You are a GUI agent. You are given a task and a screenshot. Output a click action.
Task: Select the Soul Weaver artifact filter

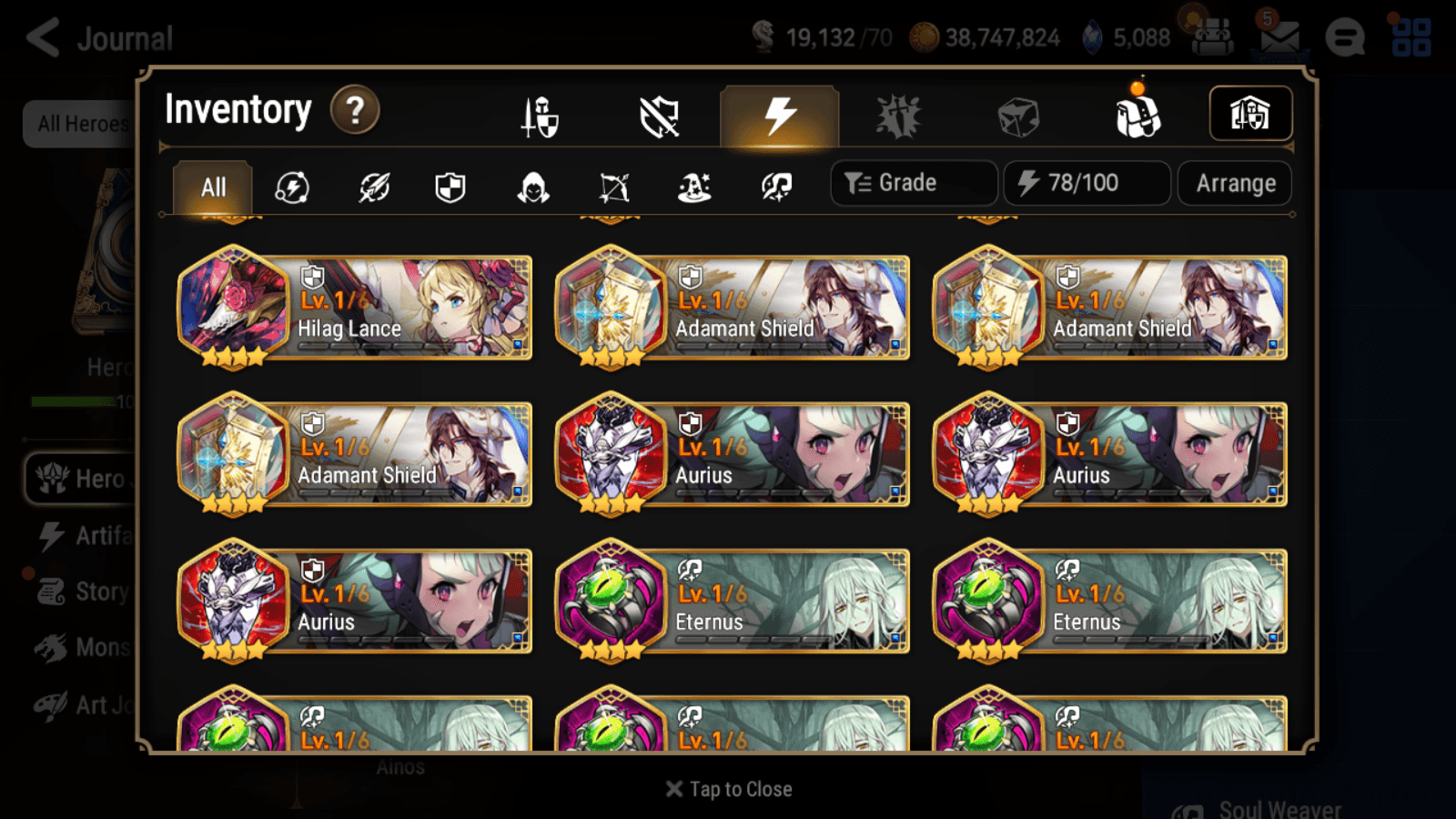tap(776, 187)
